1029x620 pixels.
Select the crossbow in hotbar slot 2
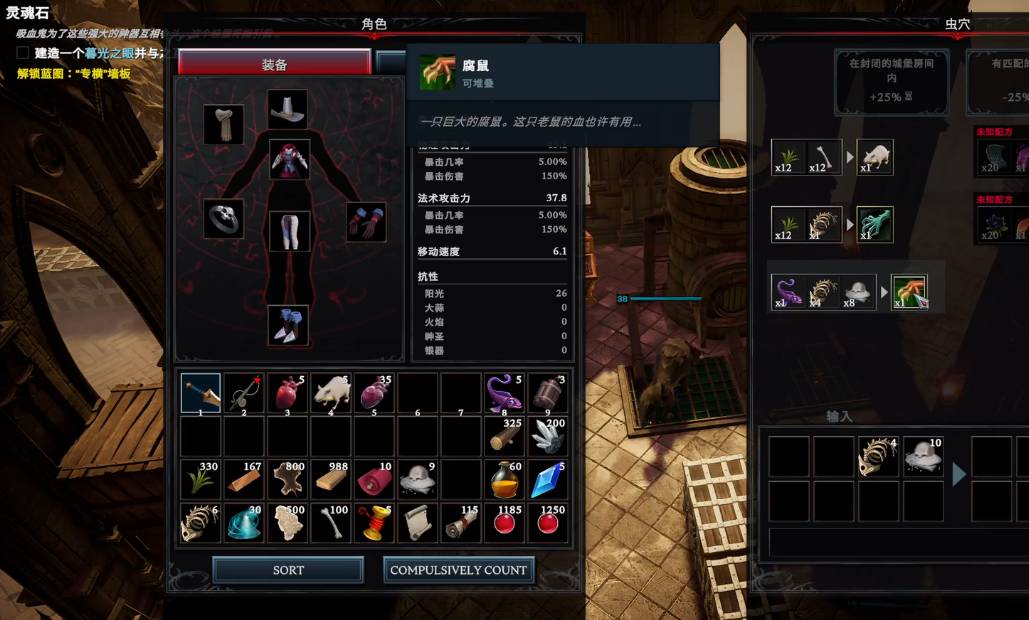(244, 393)
